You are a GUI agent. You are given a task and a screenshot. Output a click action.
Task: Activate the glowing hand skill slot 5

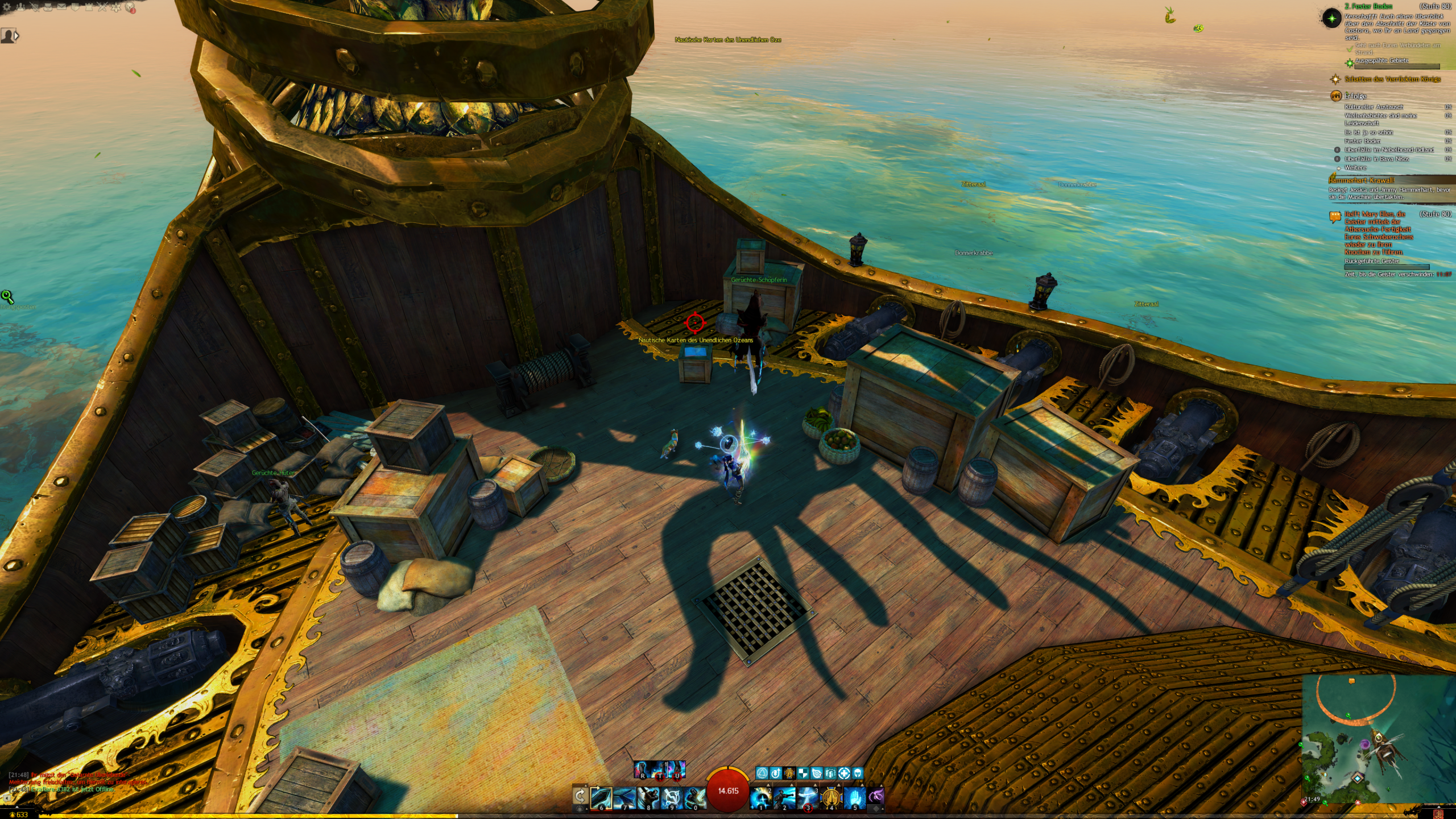(x=854, y=798)
